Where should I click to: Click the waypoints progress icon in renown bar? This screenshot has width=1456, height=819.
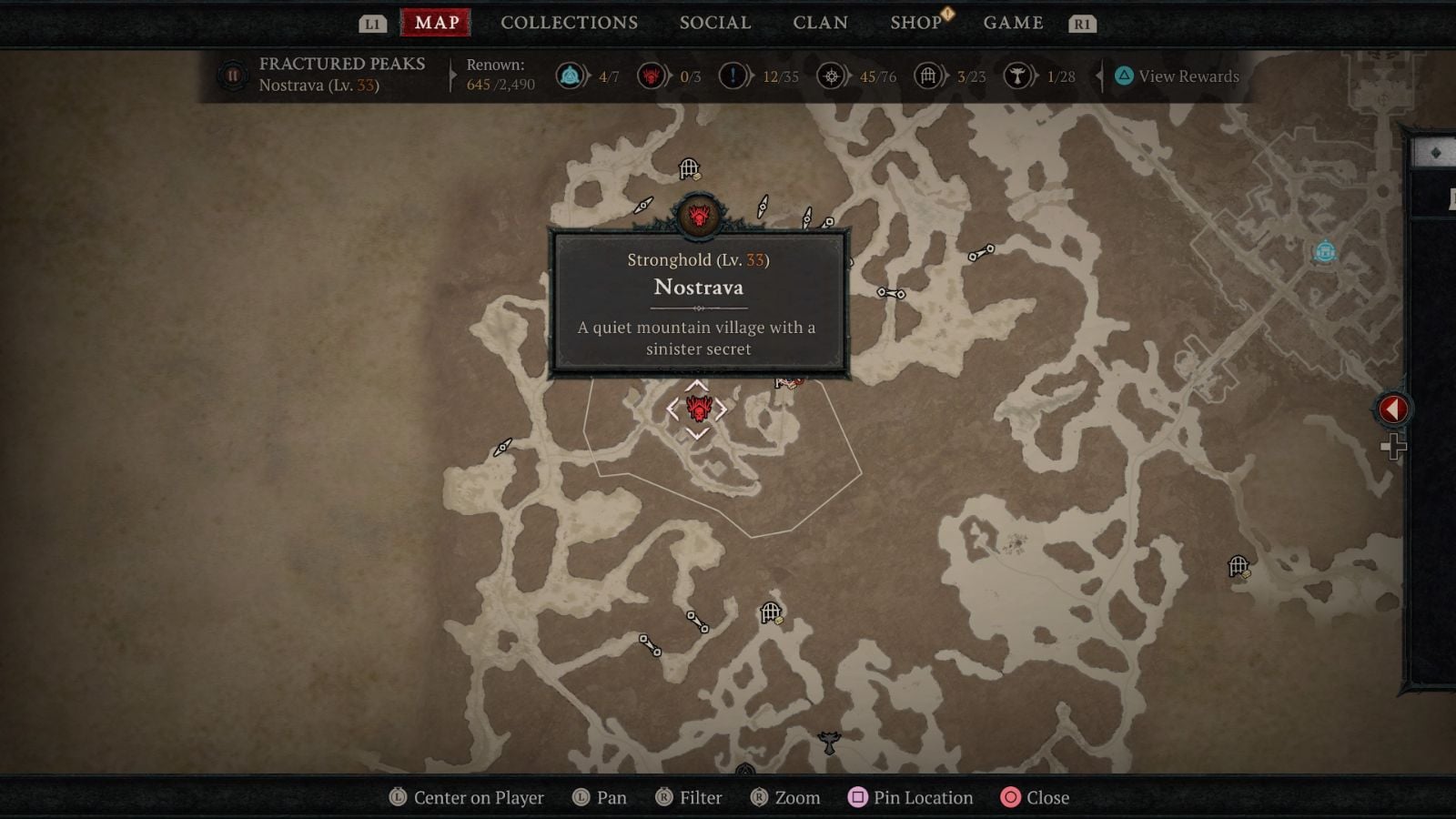point(571,76)
